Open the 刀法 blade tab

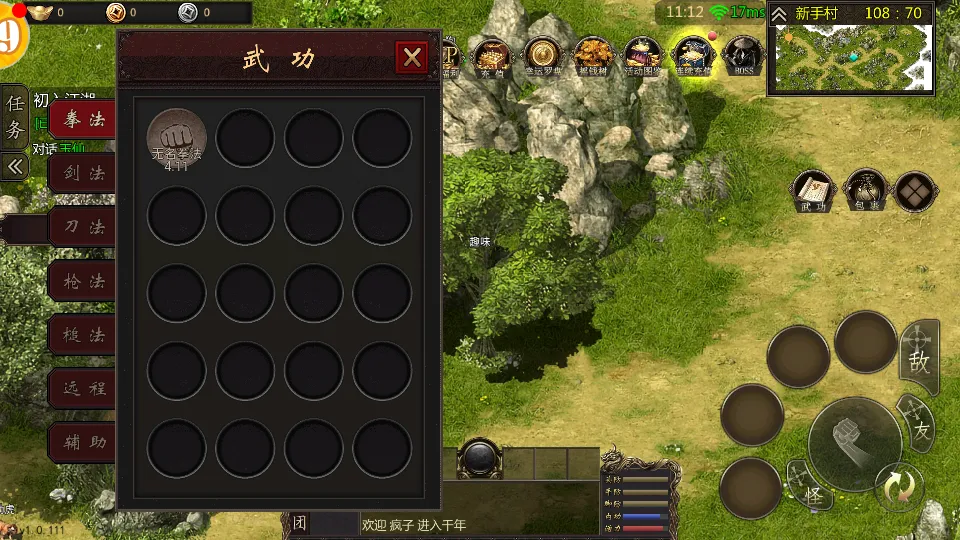[84, 227]
